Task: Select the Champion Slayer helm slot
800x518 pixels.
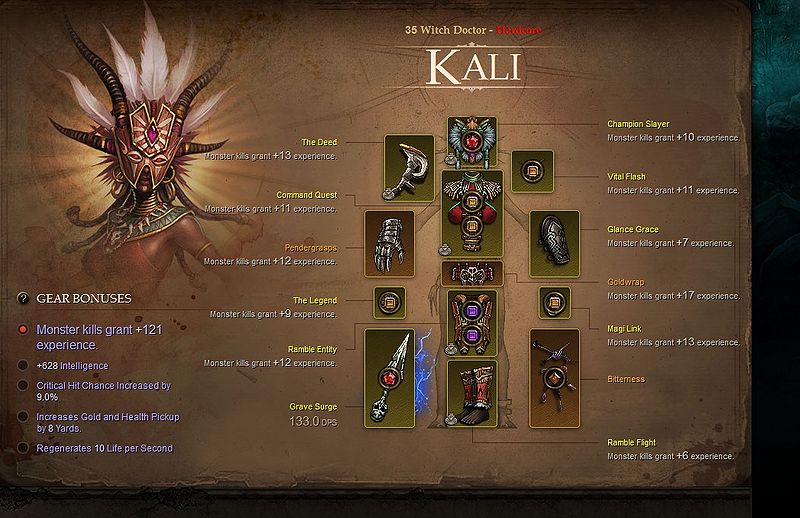Action: [x=472, y=141]
